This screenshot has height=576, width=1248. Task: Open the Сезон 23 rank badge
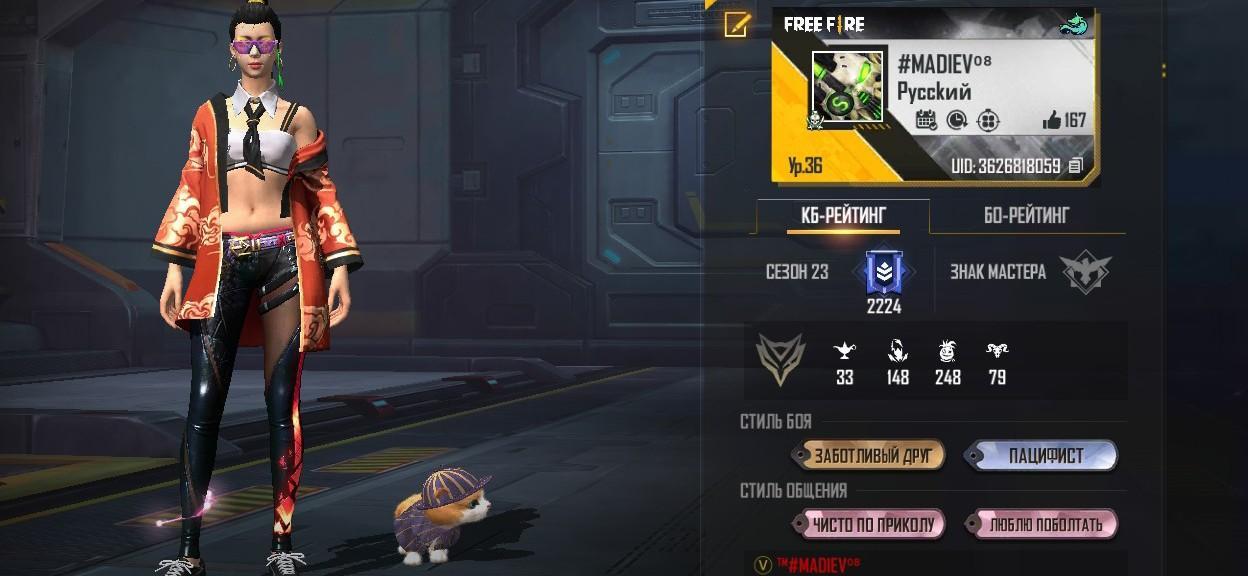click(x=883, y=273)
